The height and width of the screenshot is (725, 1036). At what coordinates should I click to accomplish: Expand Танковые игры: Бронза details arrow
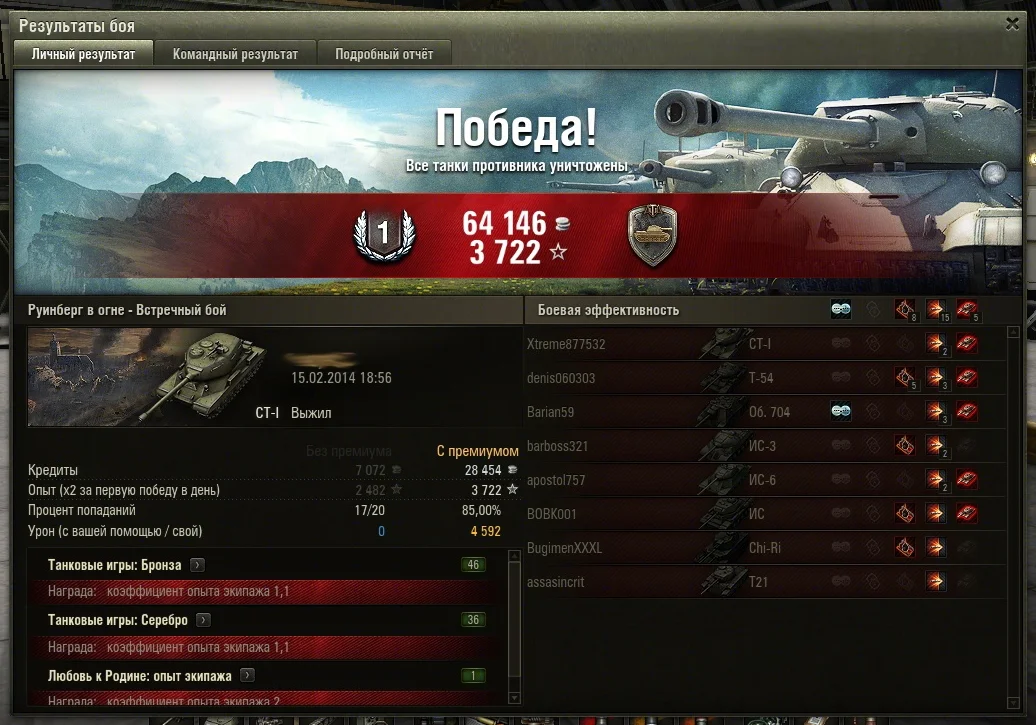pyautogui.click(x=198, y=565)
